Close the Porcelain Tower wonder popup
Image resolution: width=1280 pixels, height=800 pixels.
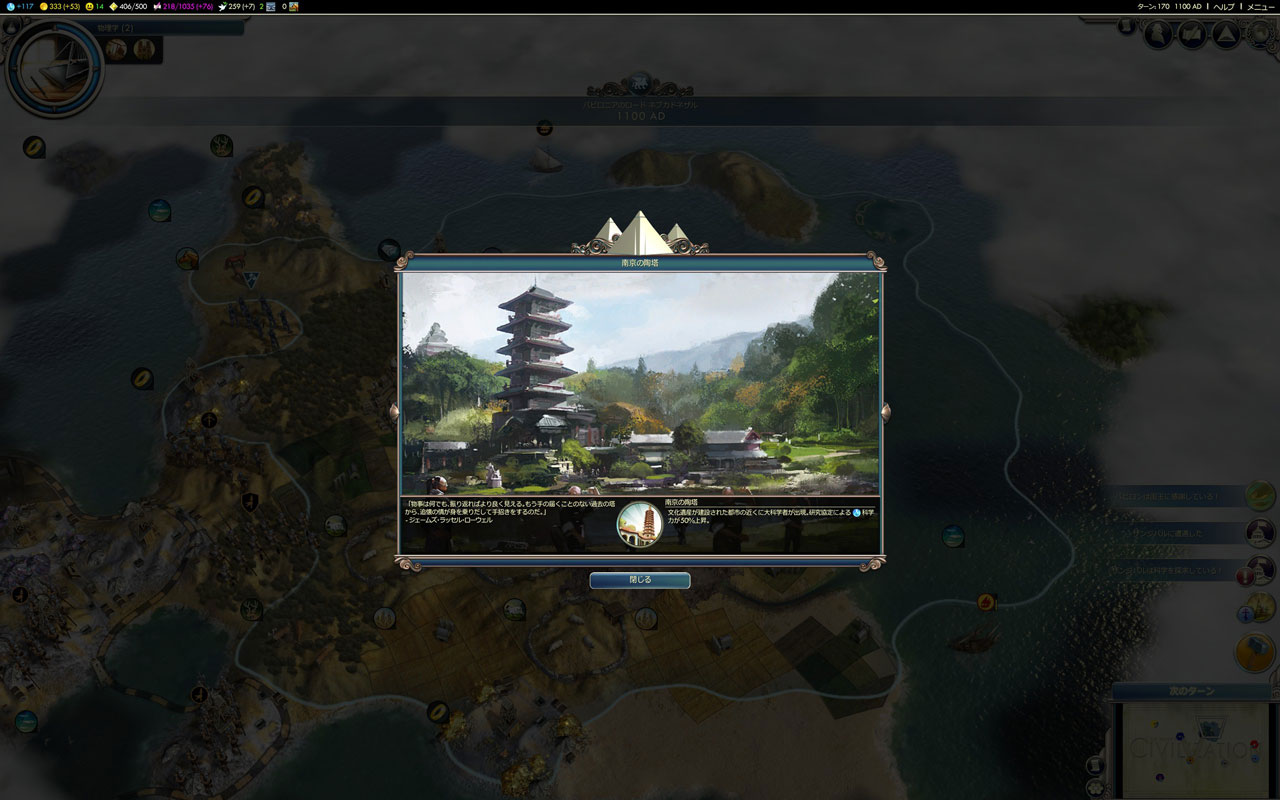639,580
